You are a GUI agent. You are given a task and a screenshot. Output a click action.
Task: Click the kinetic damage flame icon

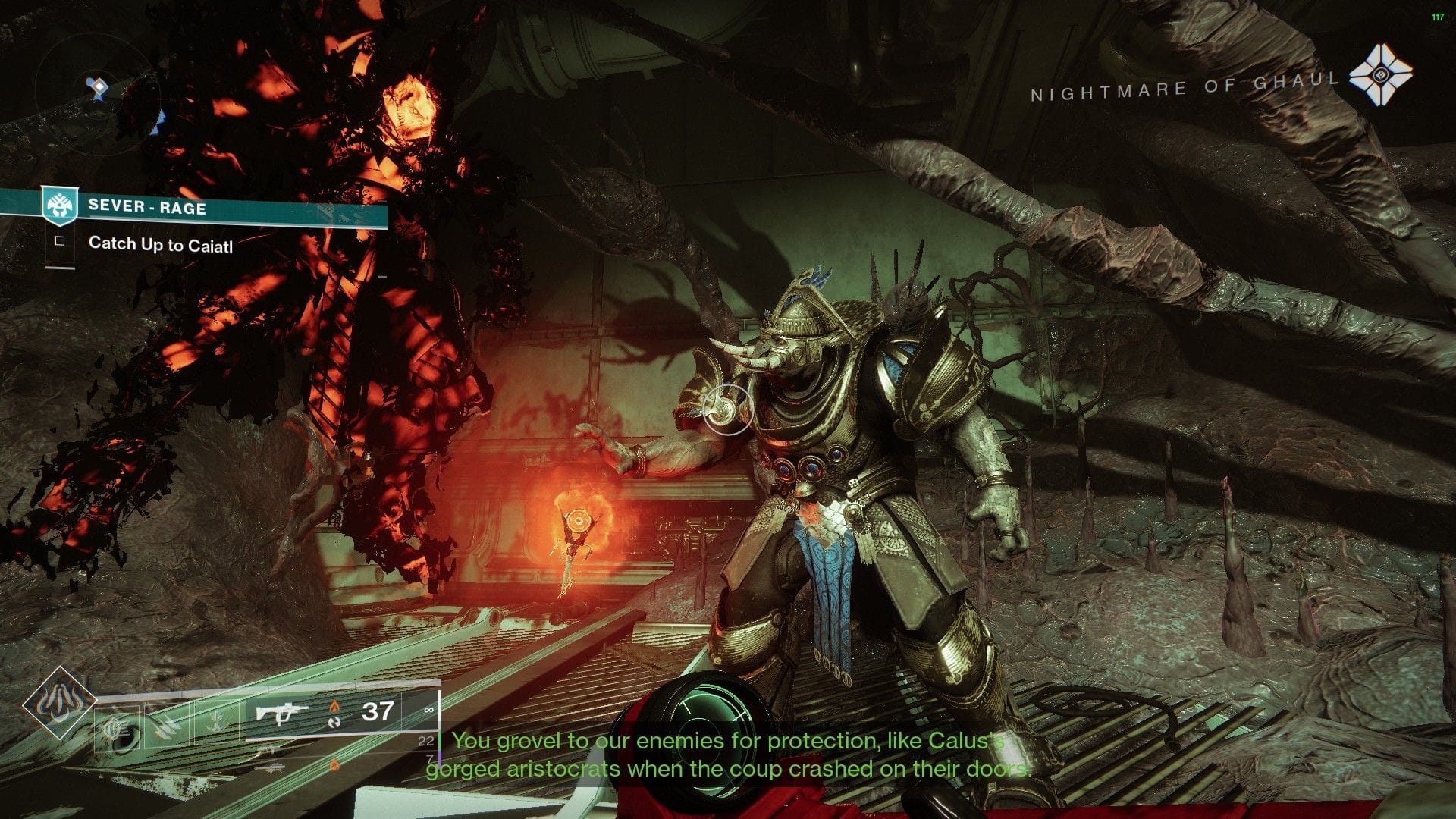(x=334, y=706)
